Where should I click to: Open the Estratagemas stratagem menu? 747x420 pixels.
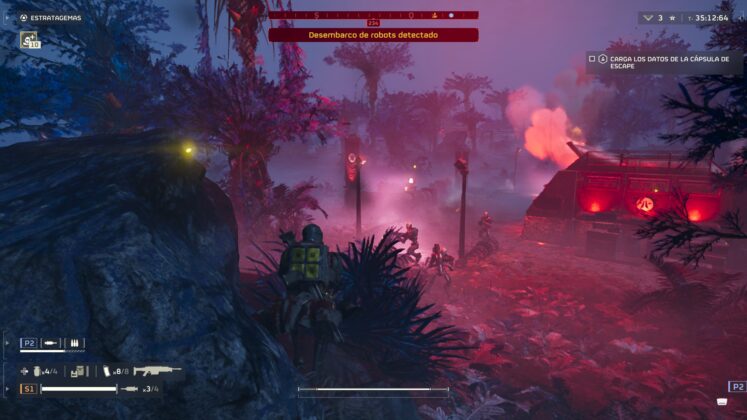click(x=49, y=17)
